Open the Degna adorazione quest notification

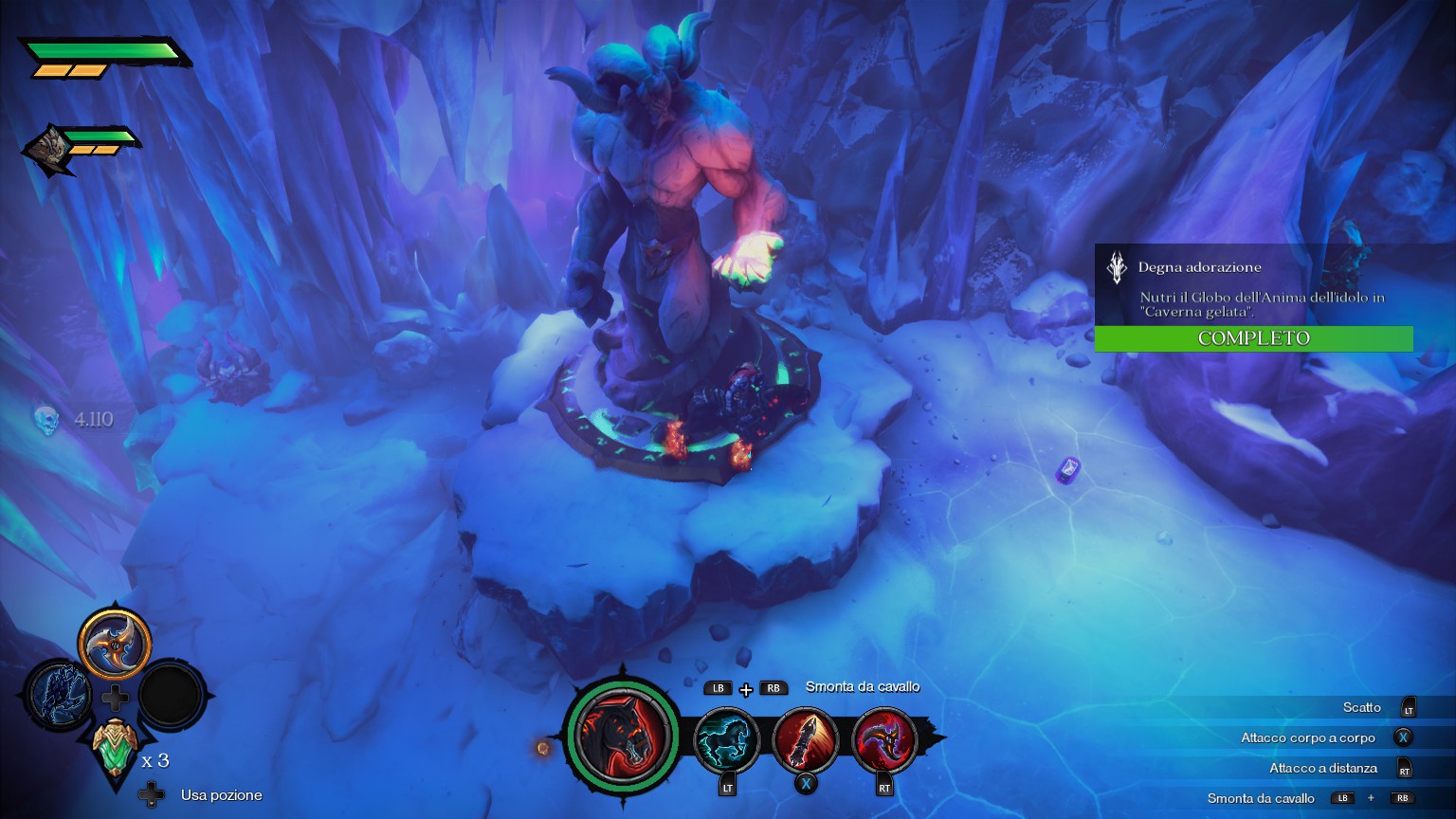[x=1253, y=282]
